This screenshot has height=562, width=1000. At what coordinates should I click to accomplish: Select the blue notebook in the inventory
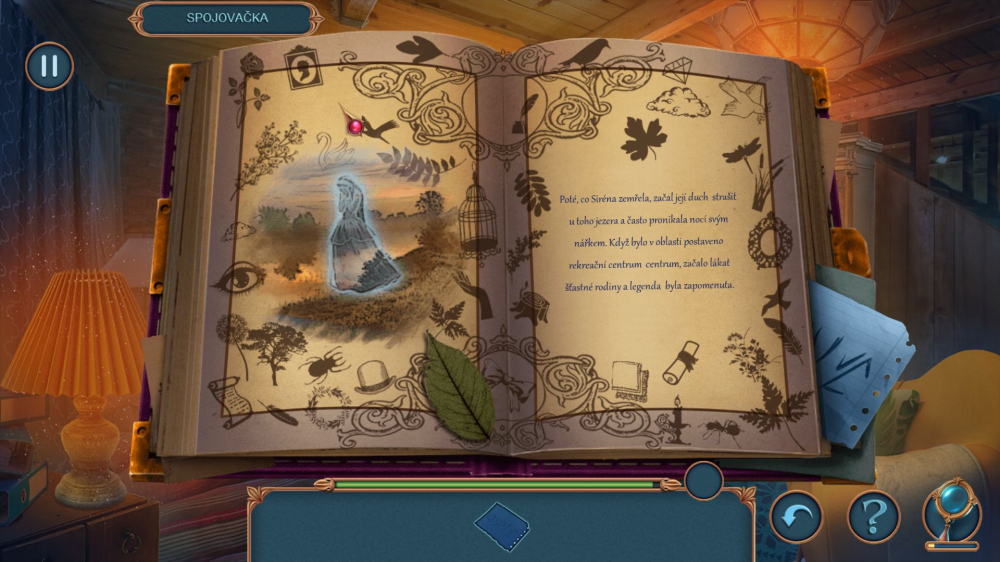502,526
